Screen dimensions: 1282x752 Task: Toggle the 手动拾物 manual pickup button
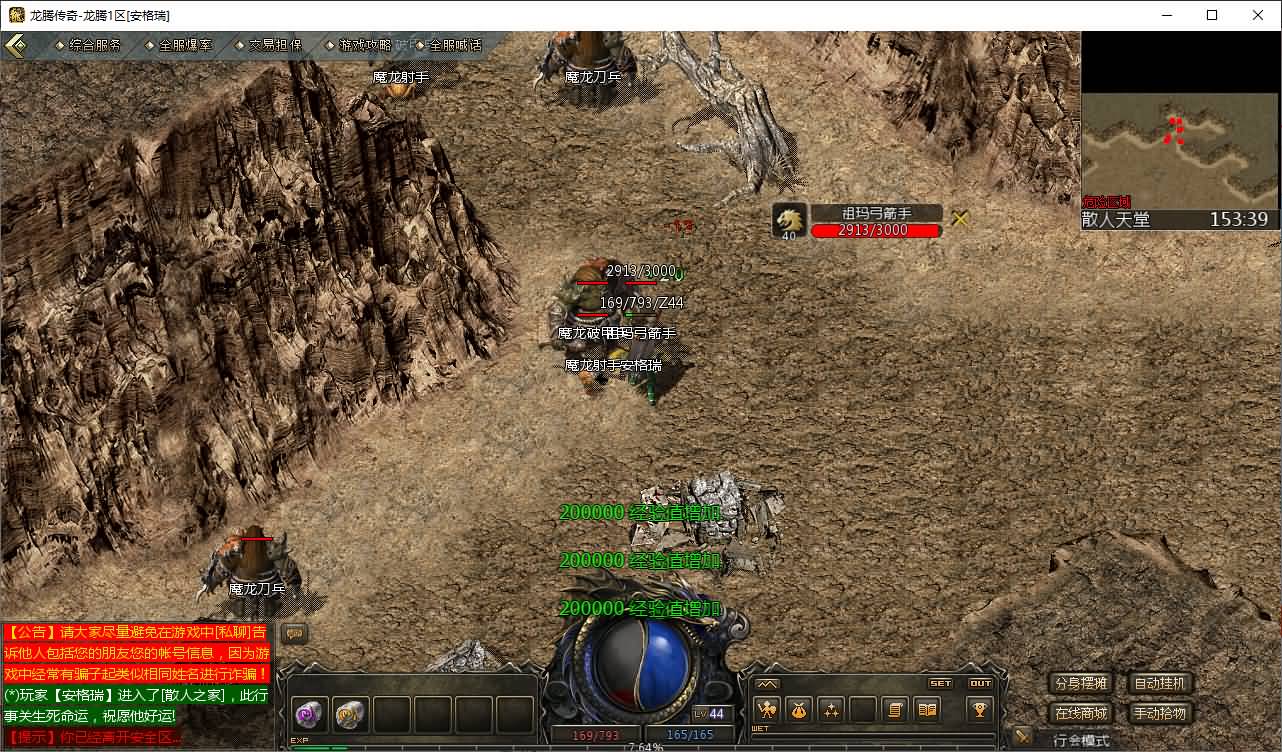tap(1160, 713)
